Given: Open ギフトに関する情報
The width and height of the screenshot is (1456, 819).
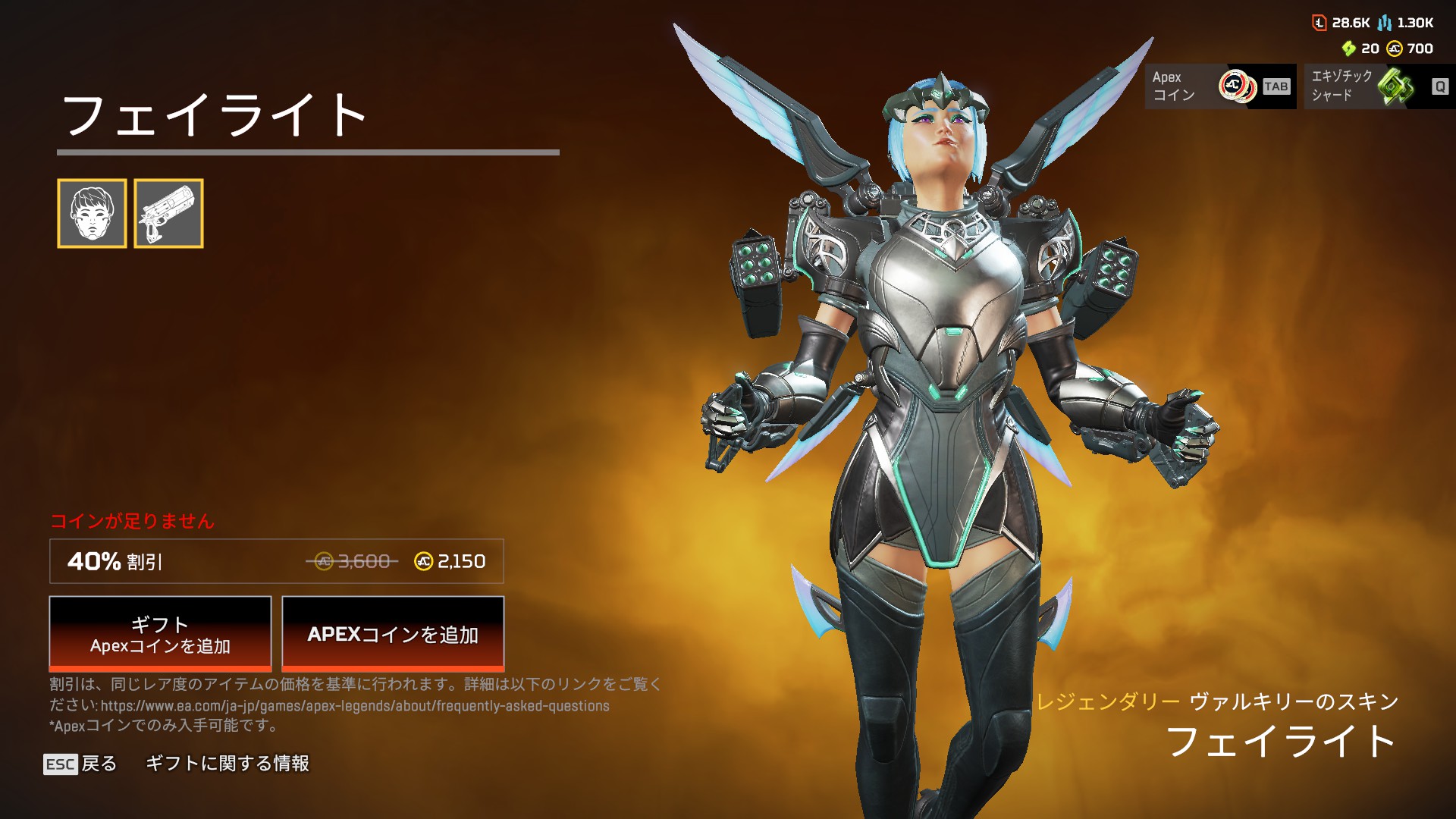Looking at the screenshot, I should 227,764.
